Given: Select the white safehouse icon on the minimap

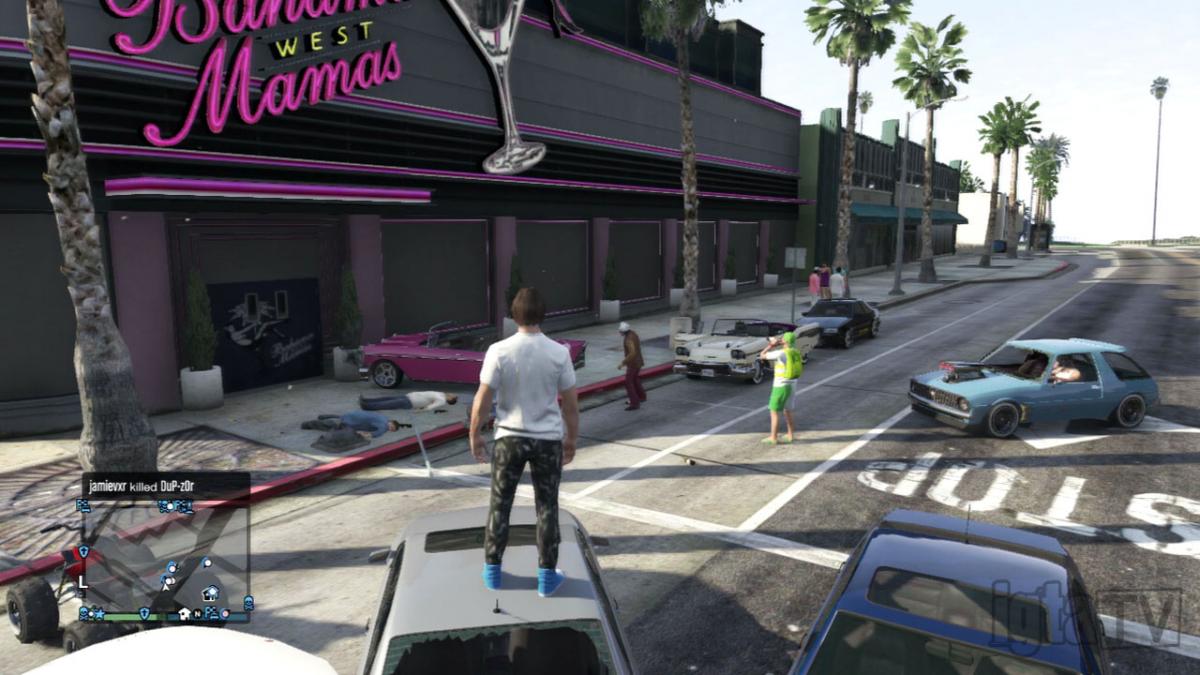Looking at the screenshot, I should (x=184, y=614).
